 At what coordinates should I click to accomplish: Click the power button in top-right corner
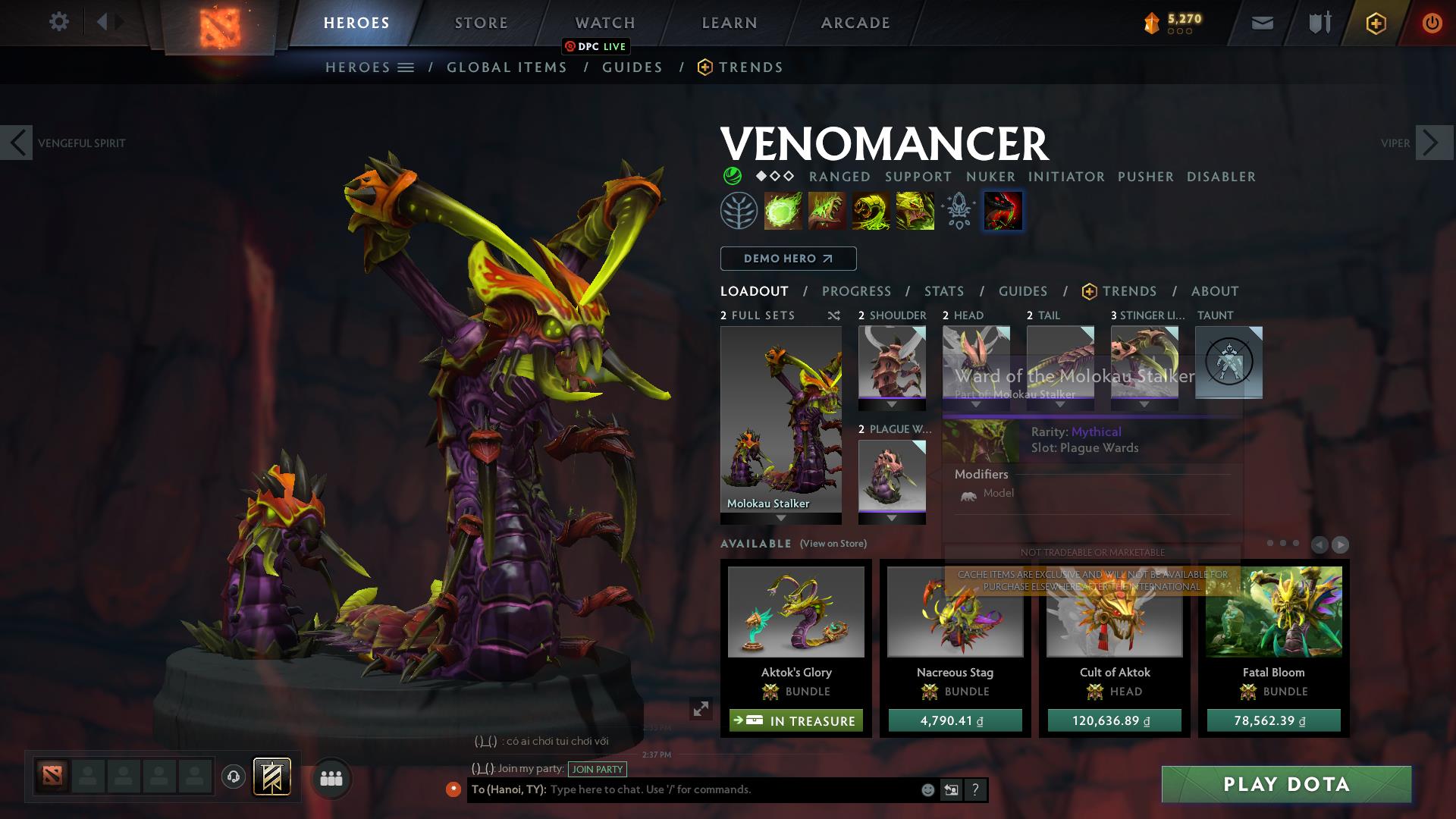(1432, 23)
